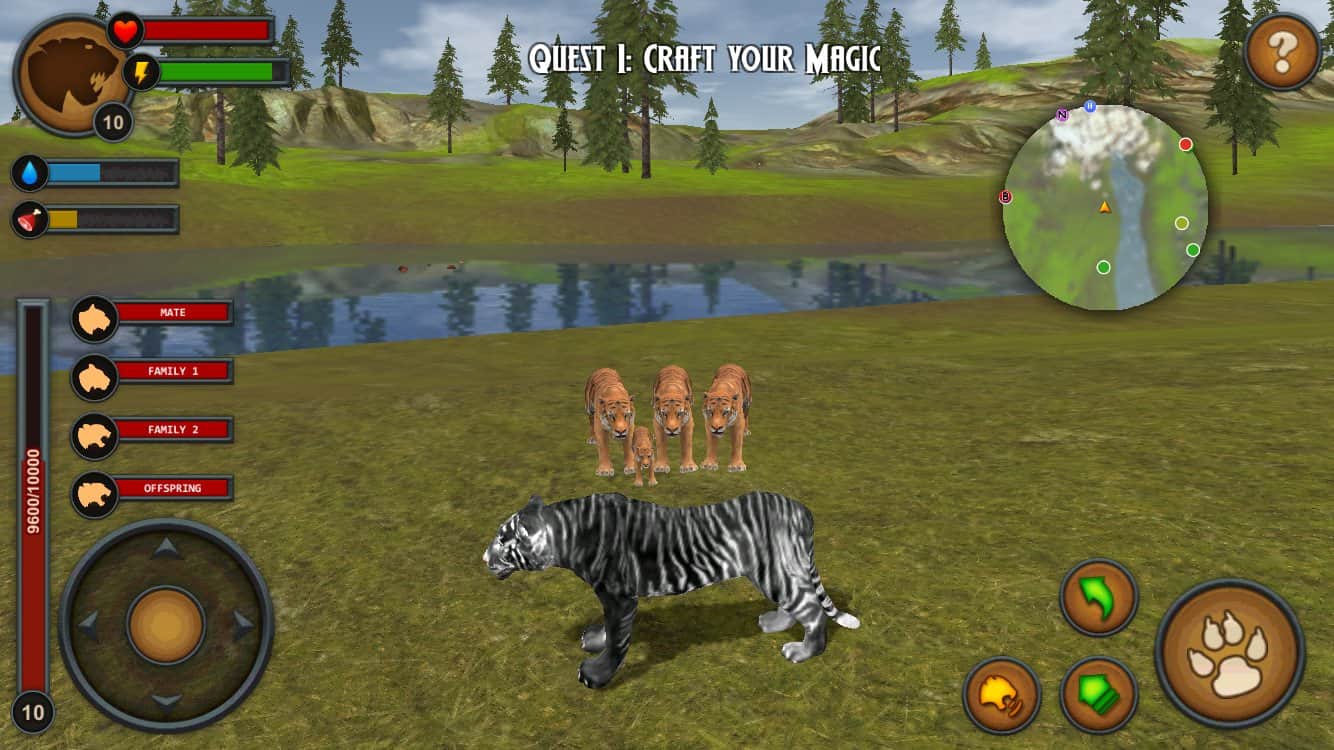Image resolution: width=1334 pixels, height=750 pixels.
Task: Select the Mate family member button
Action: click(153, 313)
